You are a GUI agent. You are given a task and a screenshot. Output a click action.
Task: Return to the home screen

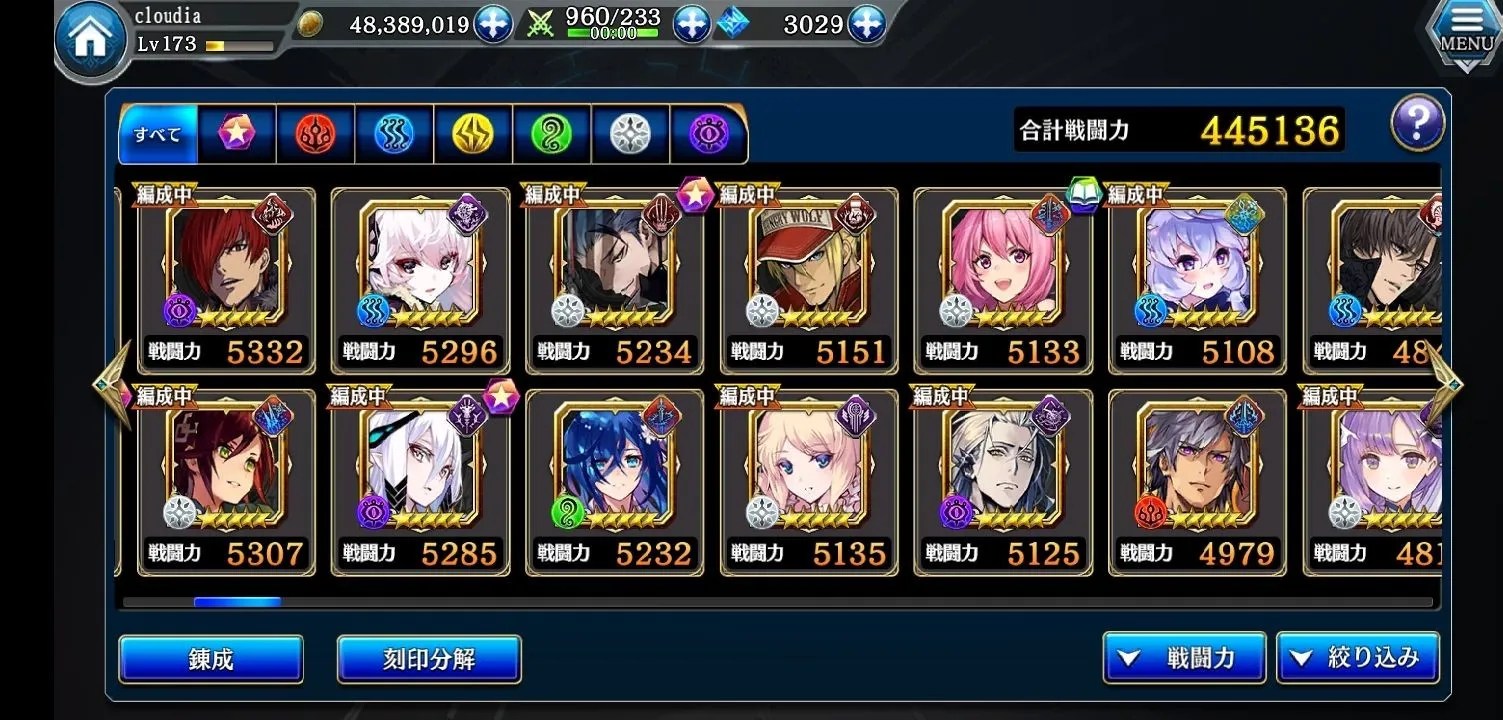tap(89, 40)
